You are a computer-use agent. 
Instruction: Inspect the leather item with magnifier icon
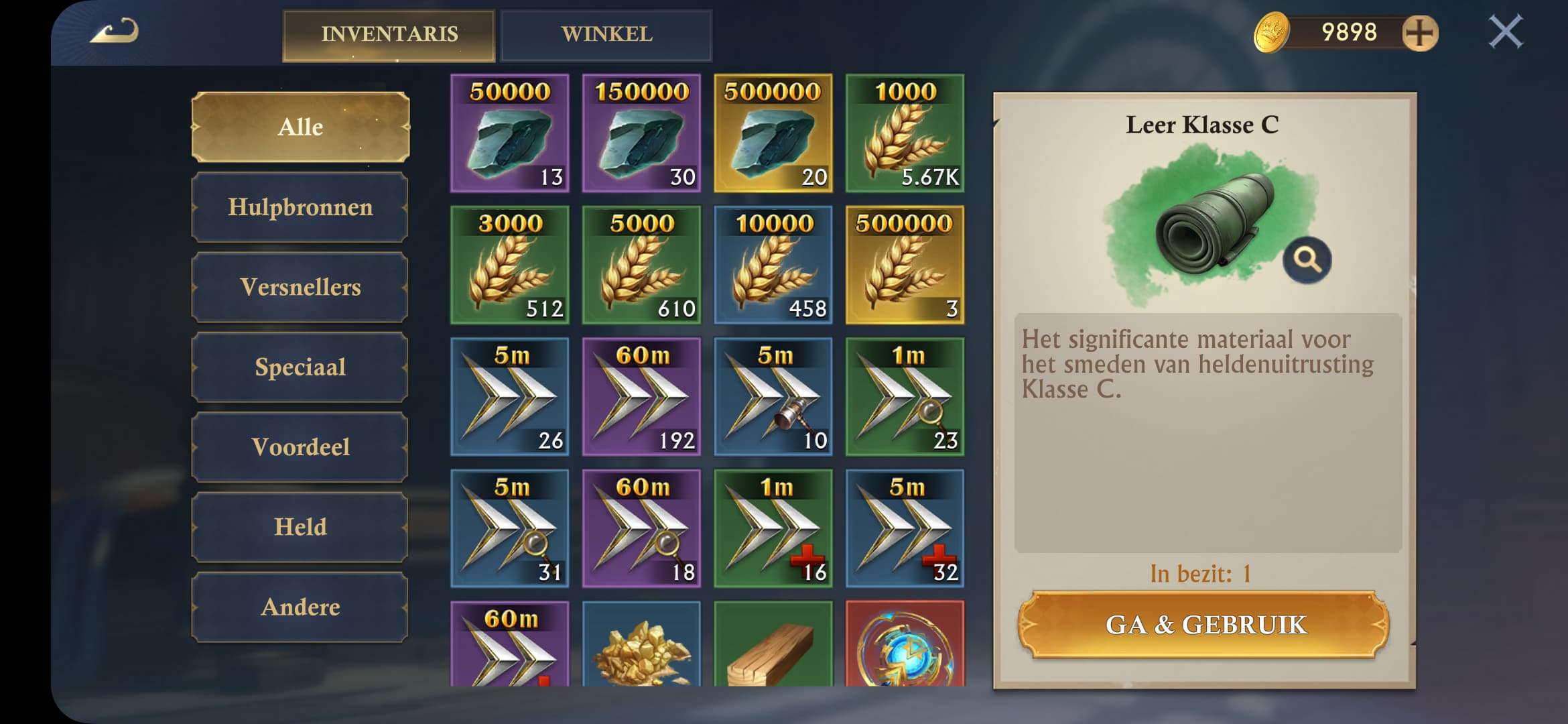coord(1307,259)
